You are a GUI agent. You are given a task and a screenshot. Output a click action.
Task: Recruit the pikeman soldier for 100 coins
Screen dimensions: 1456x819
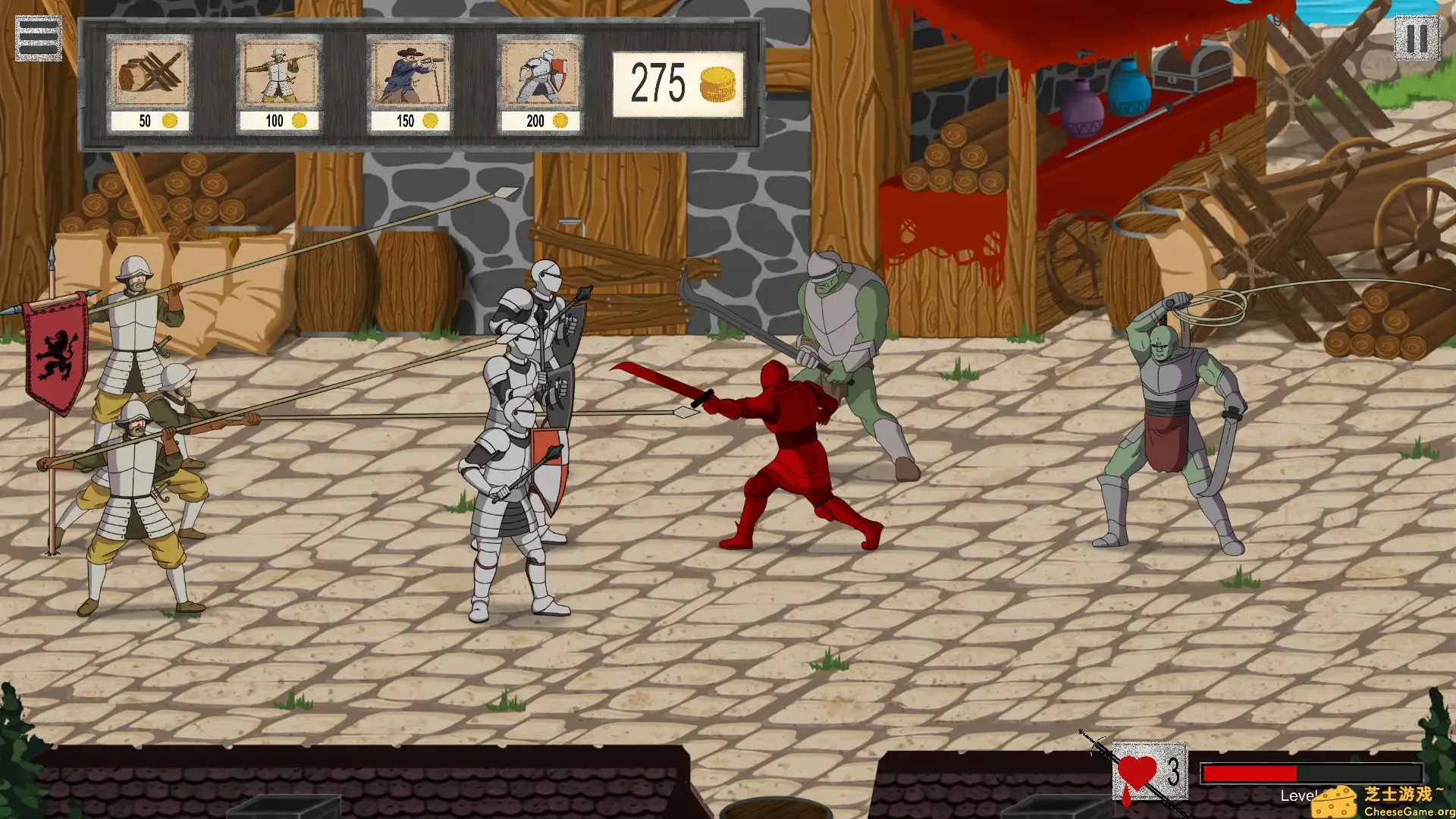coord(280,75)
